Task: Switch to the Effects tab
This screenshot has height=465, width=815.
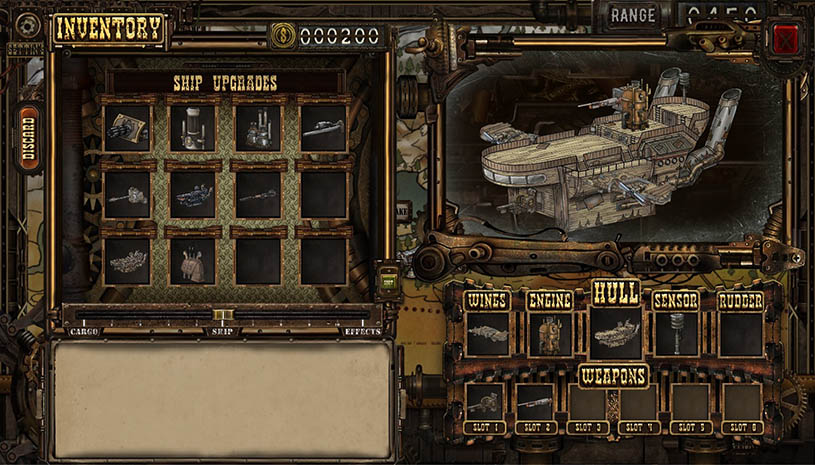Action: tap(362, 331)
